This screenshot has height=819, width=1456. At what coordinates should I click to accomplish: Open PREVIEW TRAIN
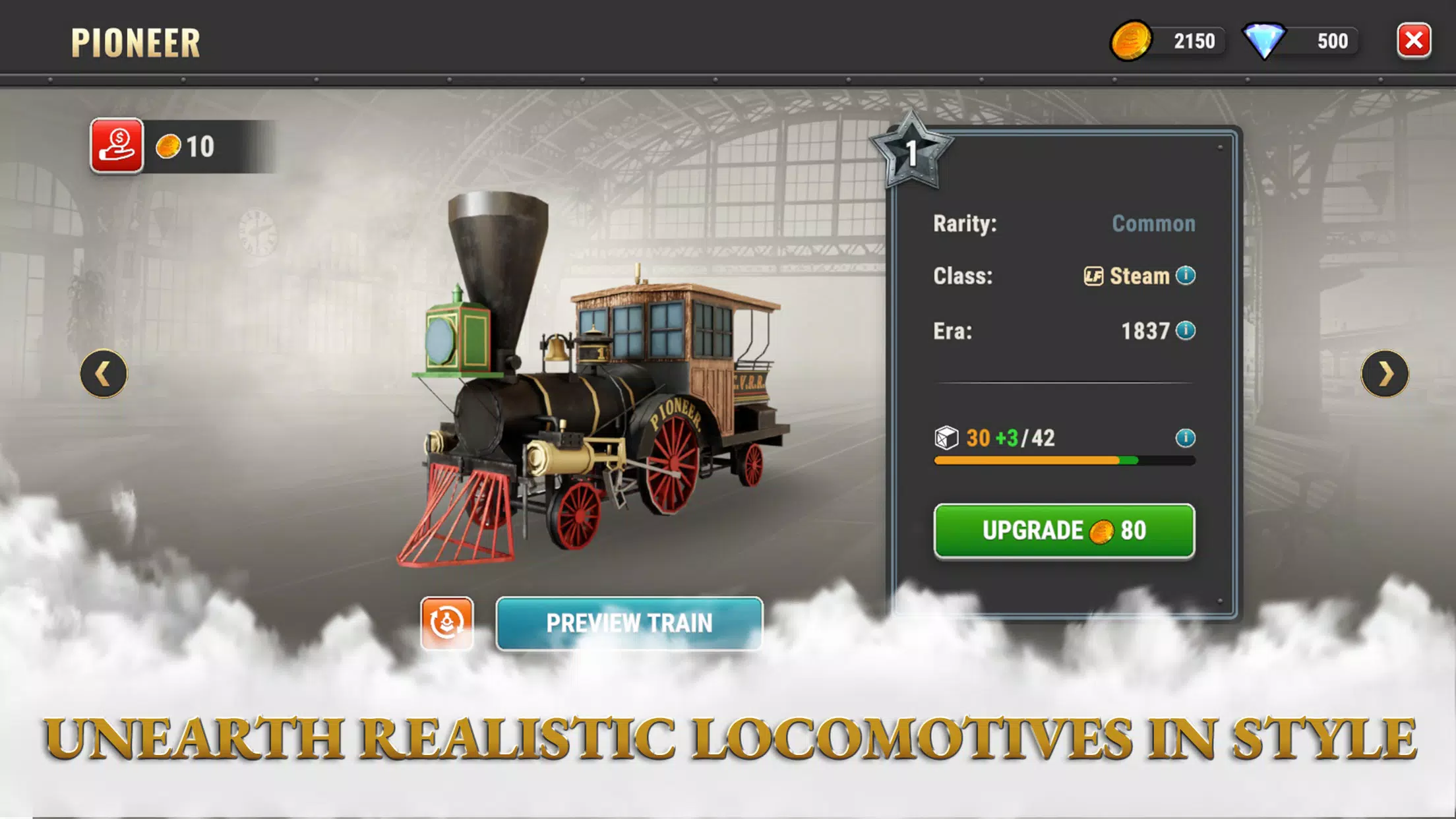click(x=628, y=623)
